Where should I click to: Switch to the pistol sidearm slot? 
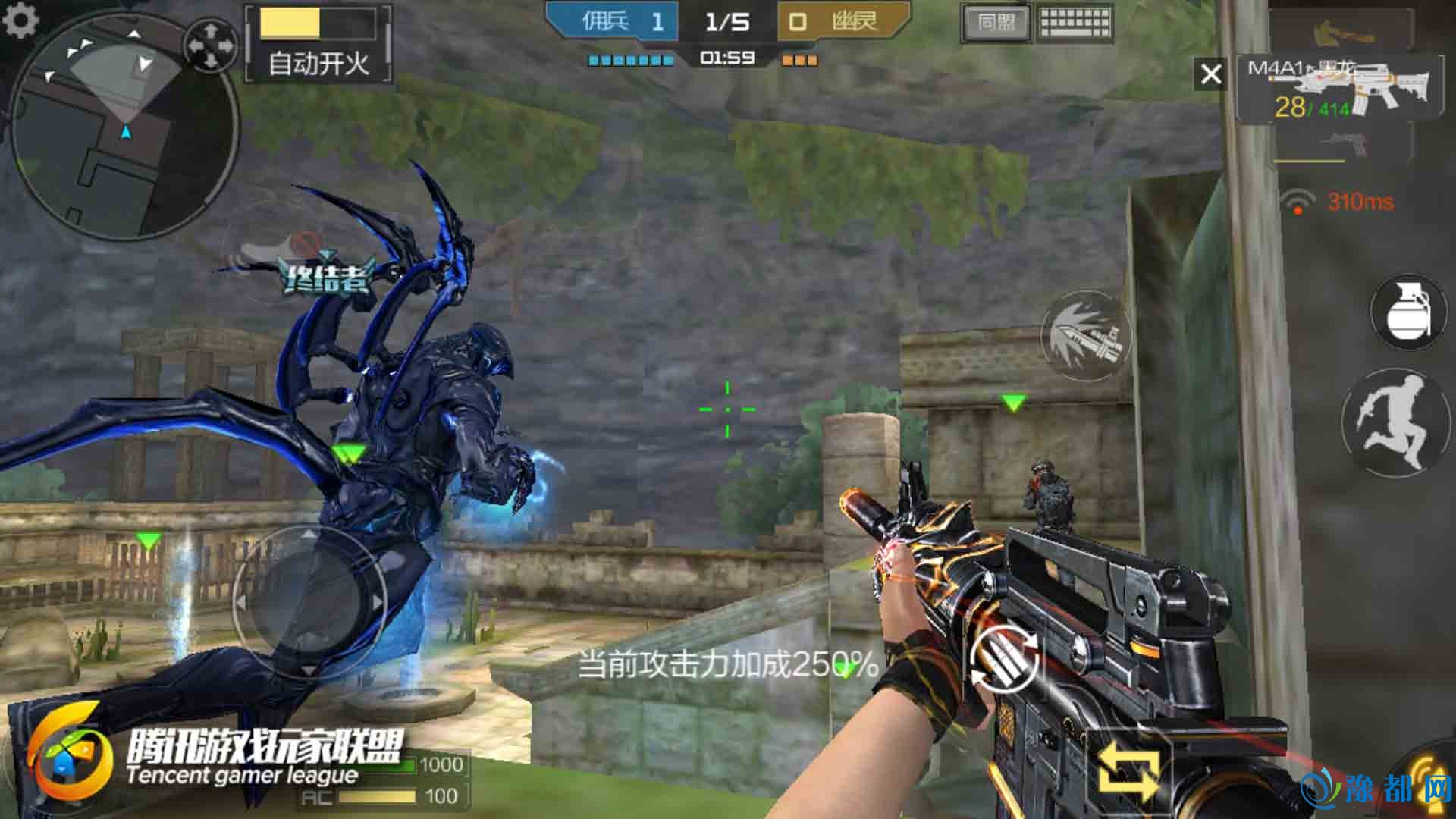tap(1343, 143)
